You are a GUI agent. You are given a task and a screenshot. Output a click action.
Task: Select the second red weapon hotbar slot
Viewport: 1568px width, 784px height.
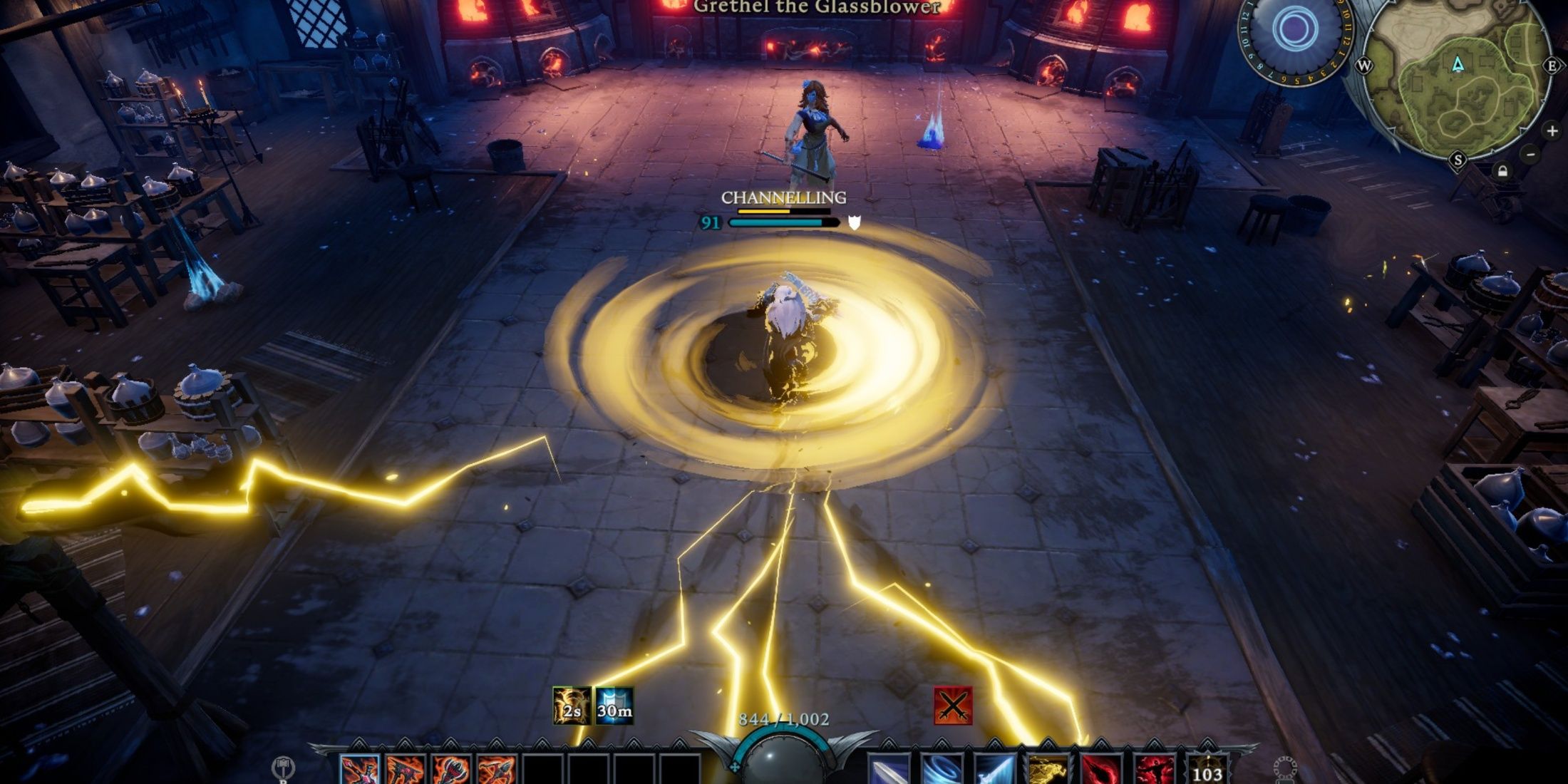[x=406, y=770]
